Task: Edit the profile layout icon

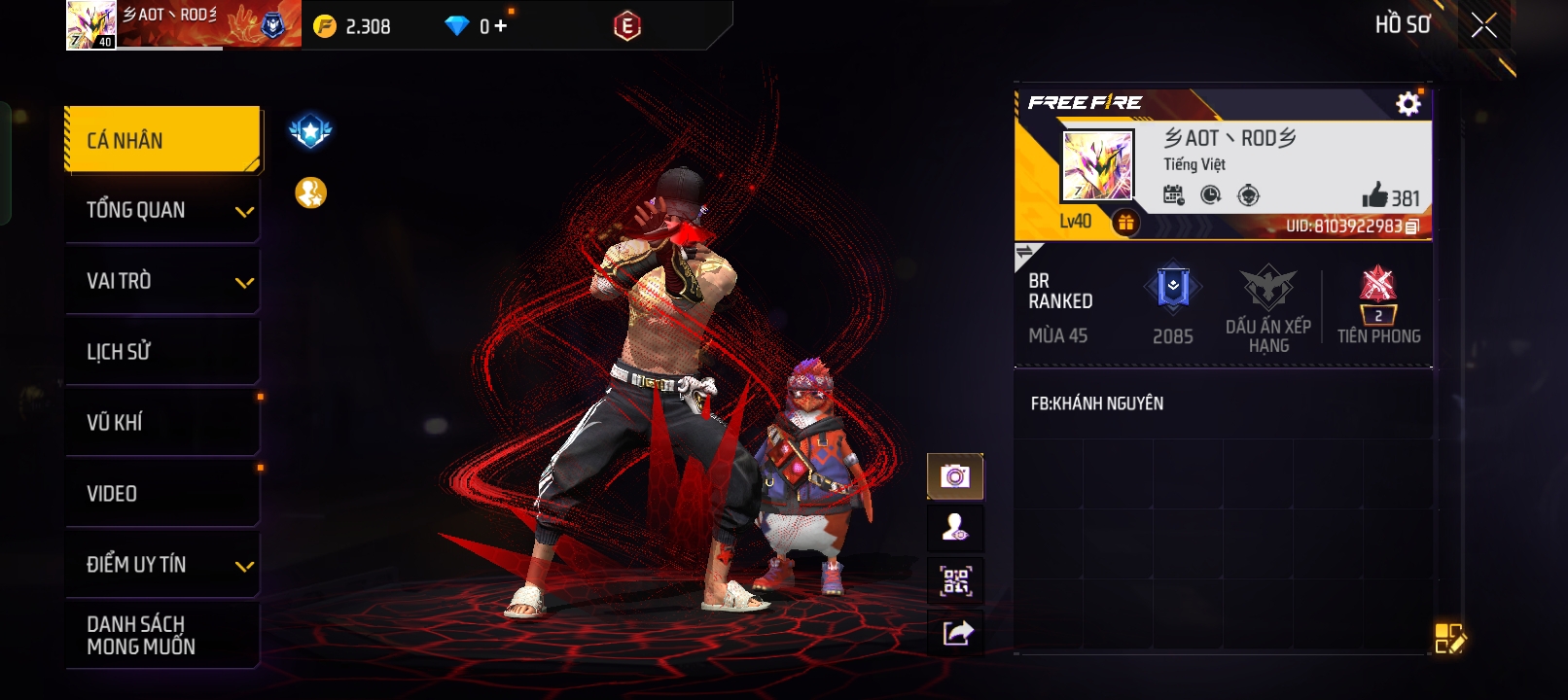Action: pos(1449,639)
